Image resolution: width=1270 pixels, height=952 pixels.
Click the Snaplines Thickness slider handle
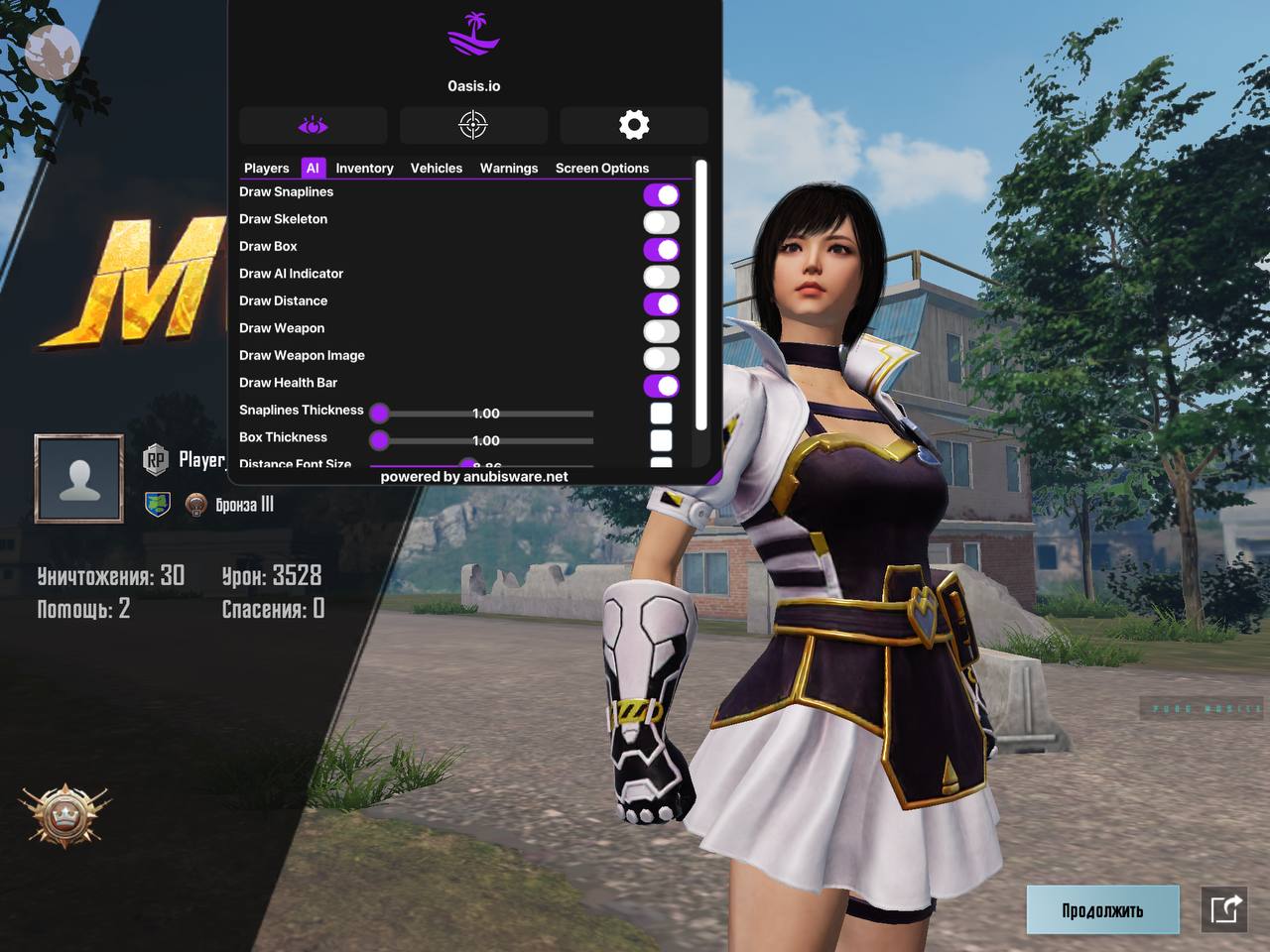point(380,413)
